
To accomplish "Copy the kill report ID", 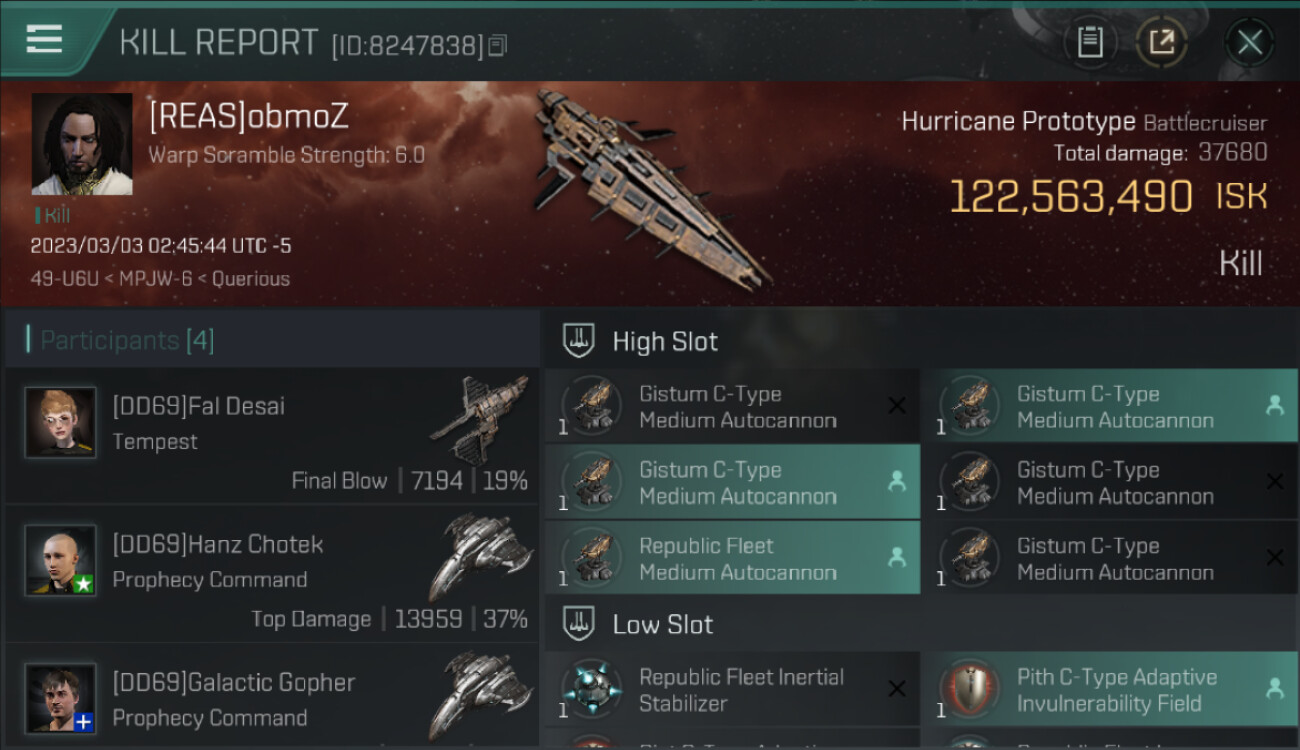I will tap(498, 45).
